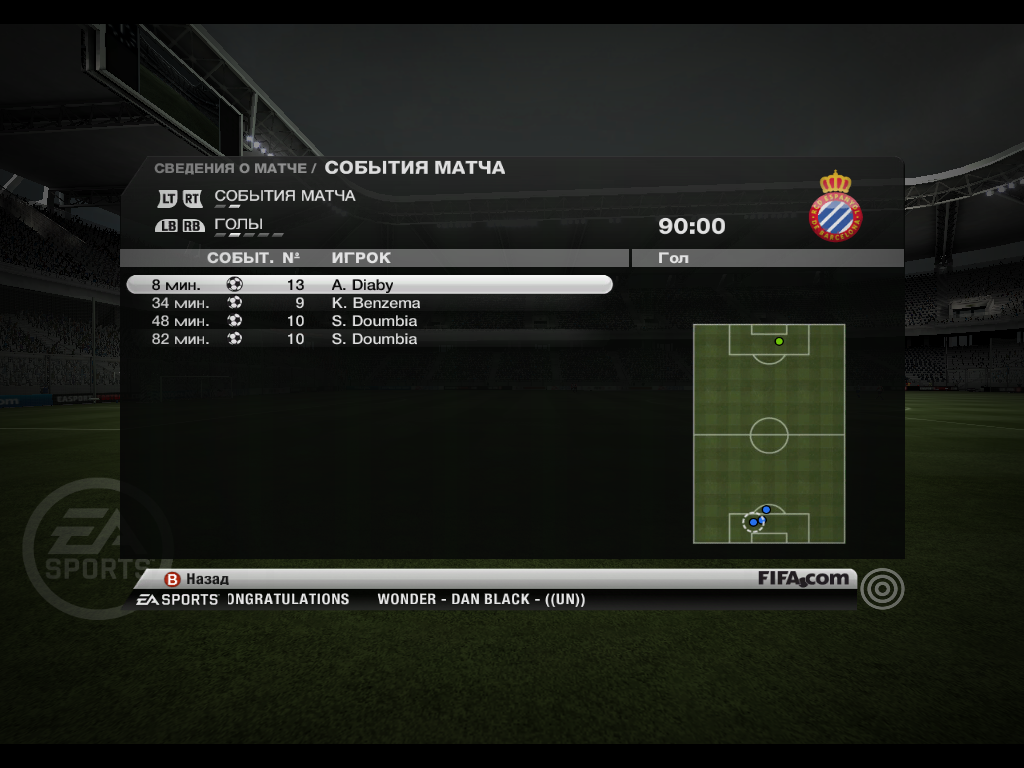This screenshot has height=768, width=1024.
Task: Pick S. Doumbia's 82 minute goal row
Action: [x=370, y=339]
